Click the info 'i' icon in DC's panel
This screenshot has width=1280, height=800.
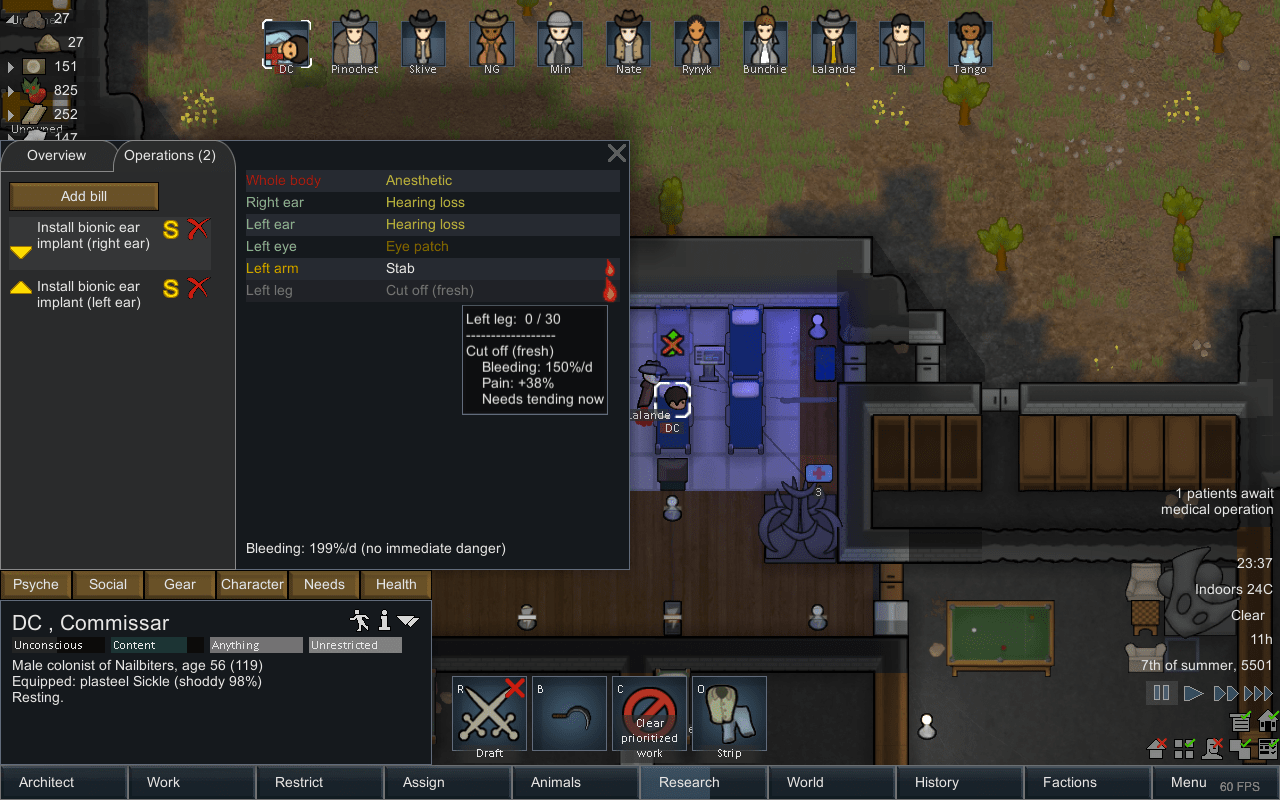coord(383,620)
